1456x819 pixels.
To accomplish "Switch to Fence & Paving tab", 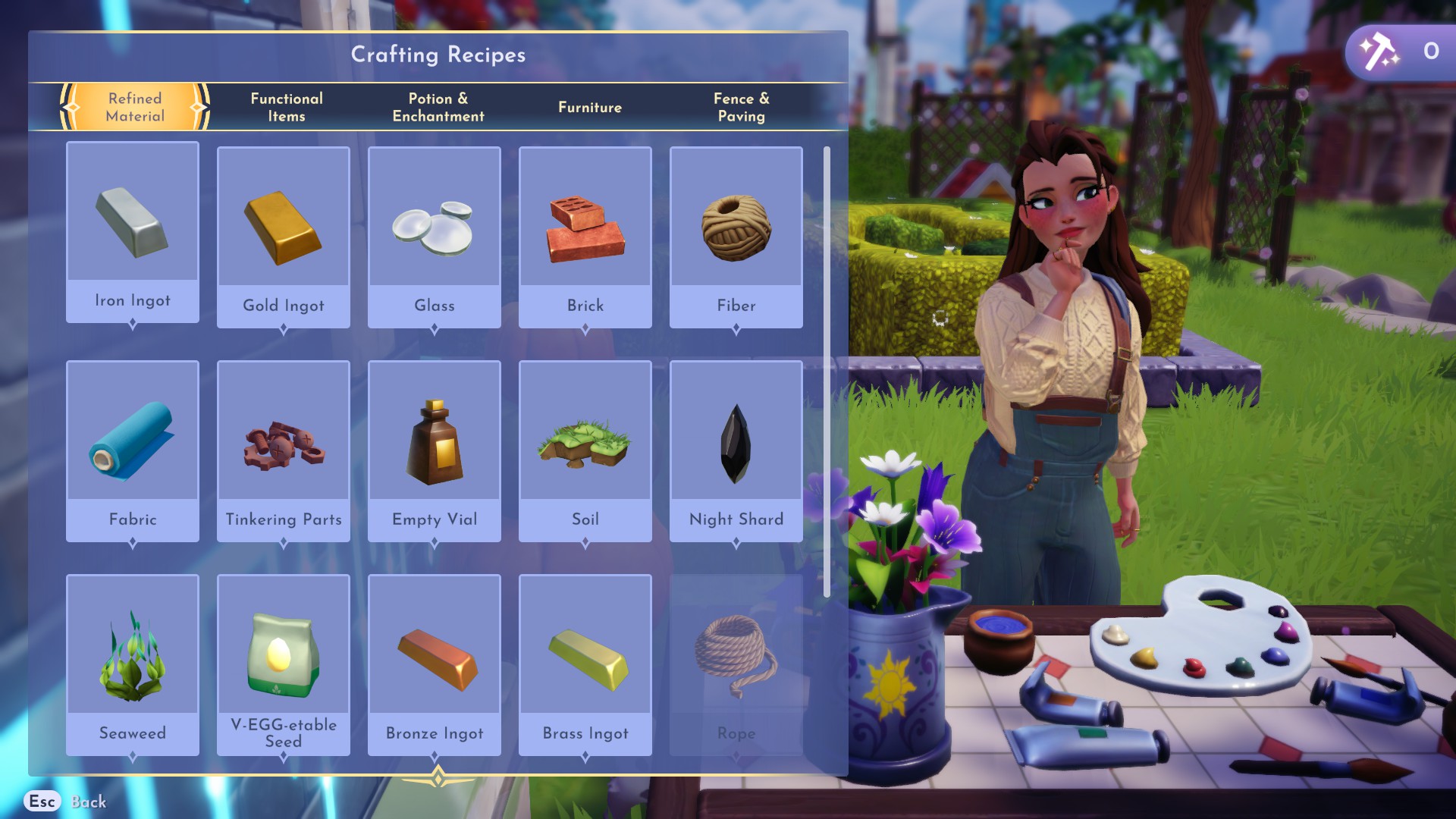I will [x=742, y=107].
